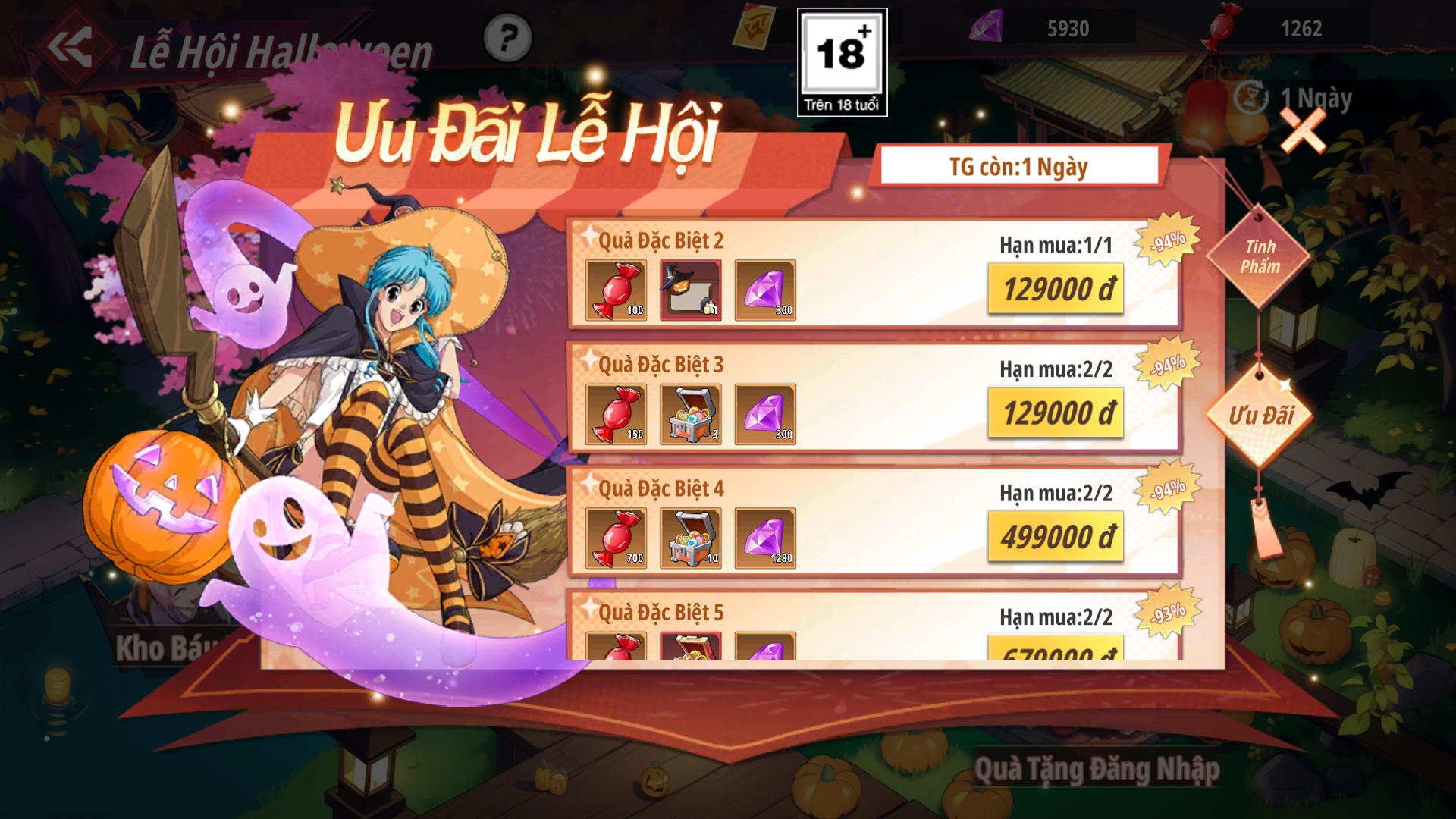1456x819 pixels.
Task: Inspect the 100 candy reward in Quà Đặc Biệt 2
Action: pyautogui.click(x=616, y=290)
